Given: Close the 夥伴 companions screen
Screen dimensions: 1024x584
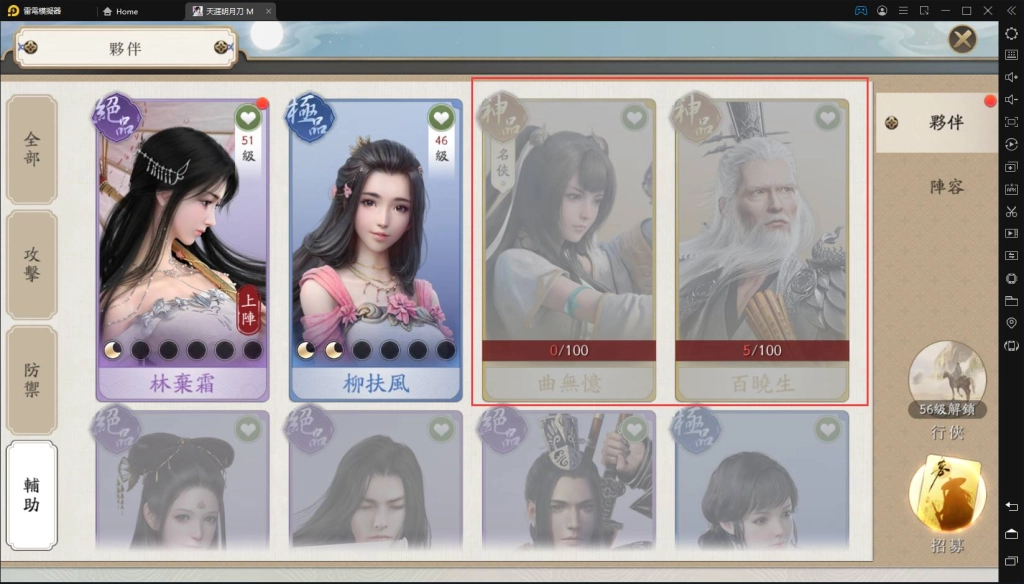Looking at the screenshot, I should 962,39.
